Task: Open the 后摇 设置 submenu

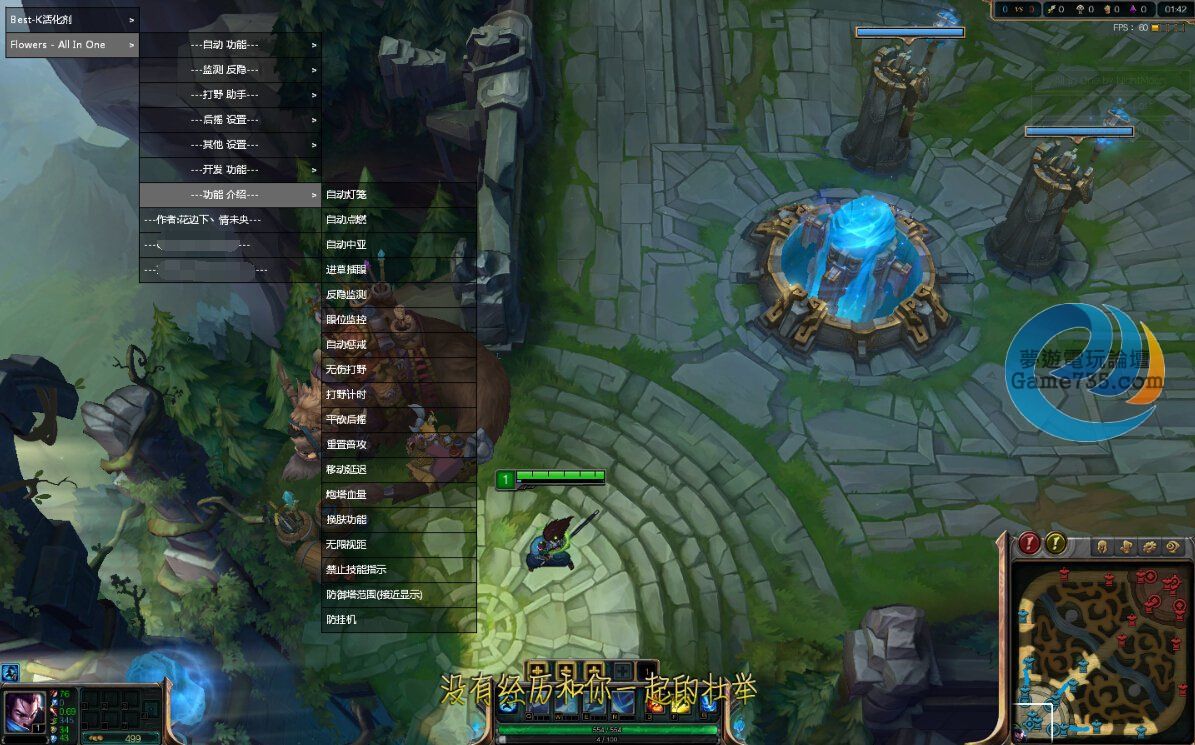Action: pos(230,120)
